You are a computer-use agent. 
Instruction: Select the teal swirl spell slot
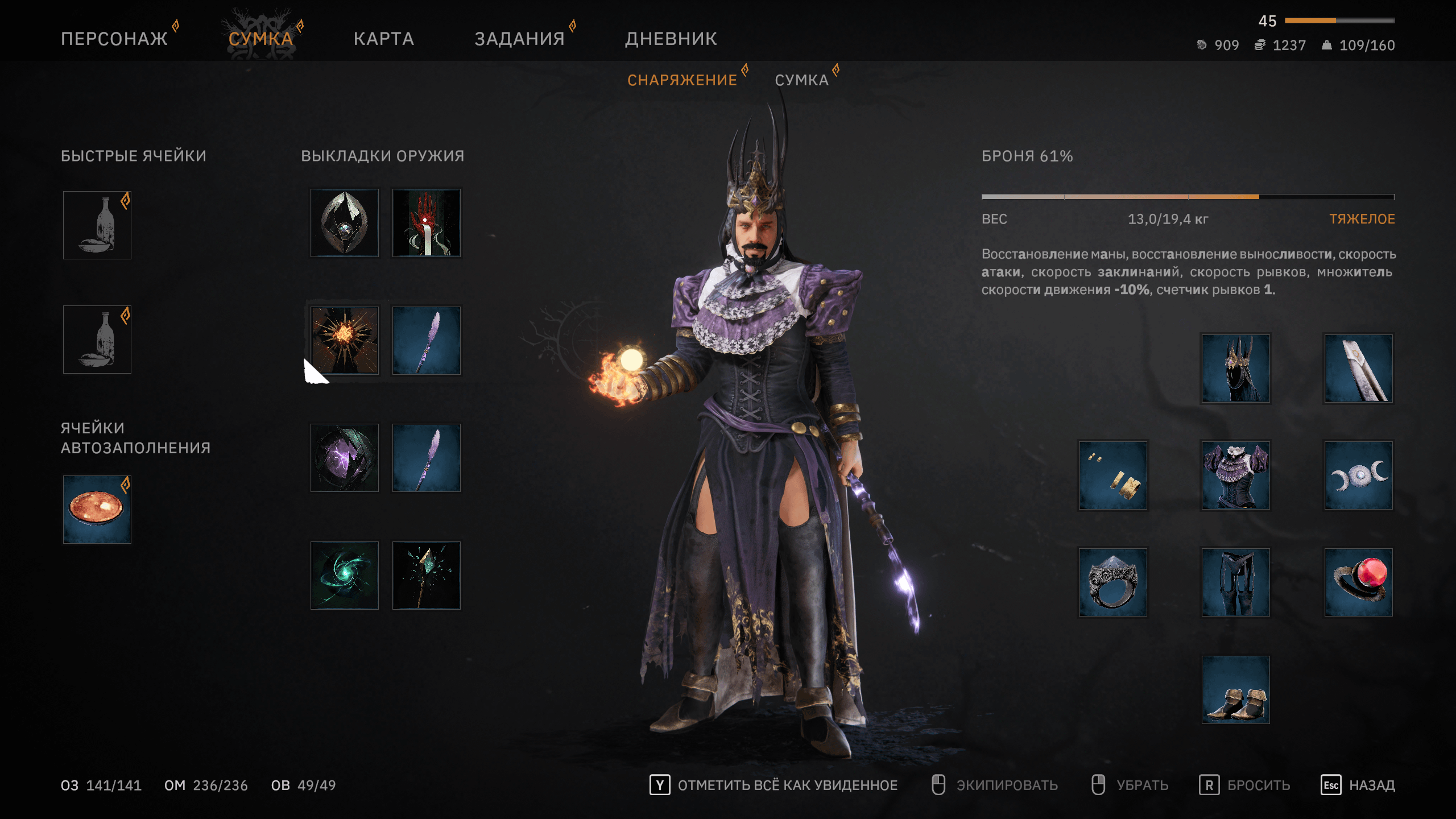pos(345,576)
